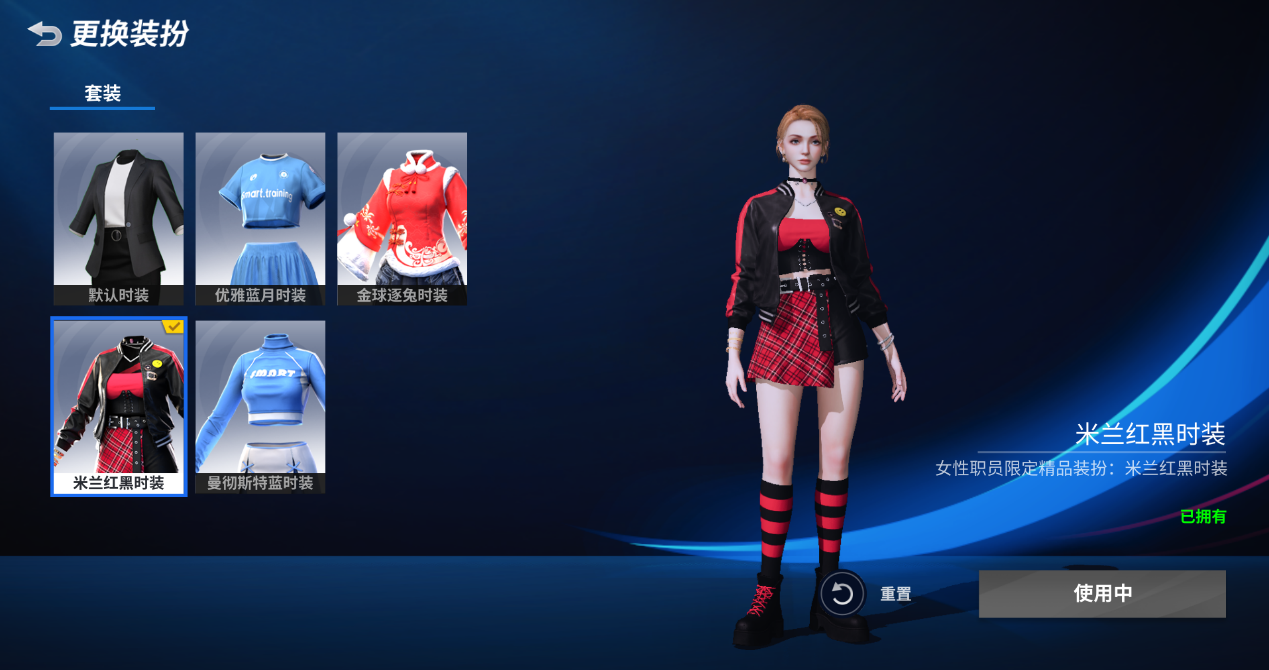This screenshot has height=670, width=1269.
Task: Choose the 曼彻斯特蓝时装 outfit
Action: (x=260, y=406)
